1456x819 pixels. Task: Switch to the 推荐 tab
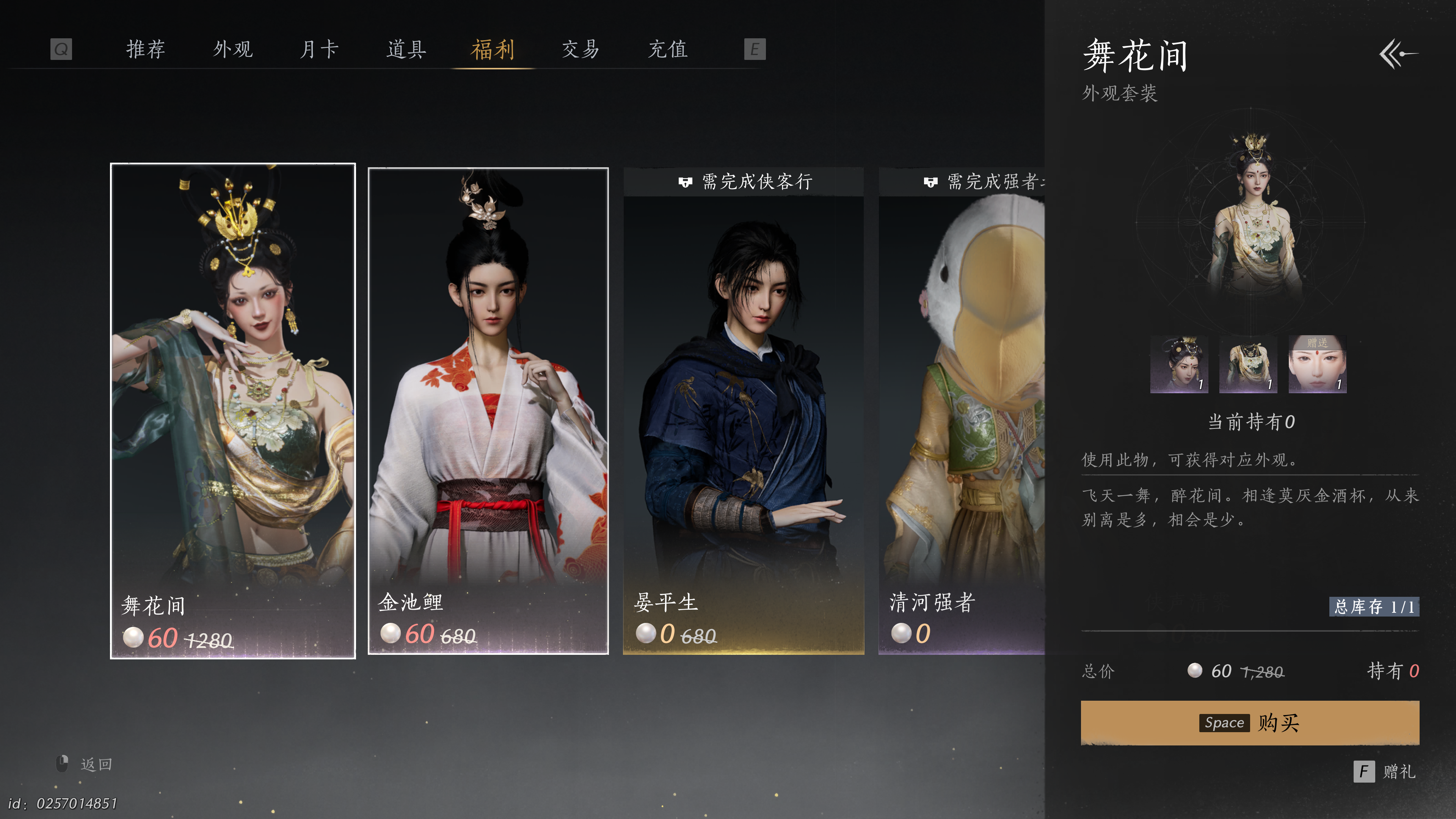coord(146,49)
